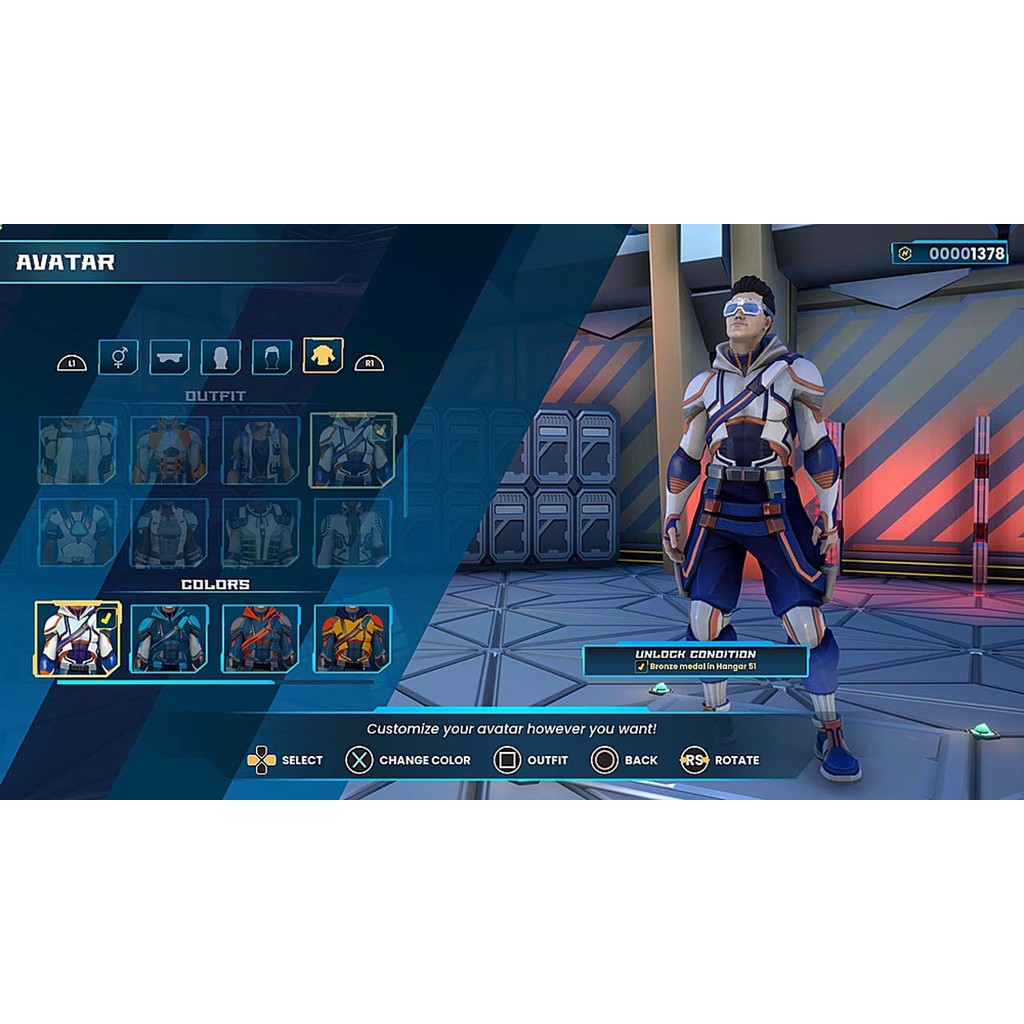Choose the yellow and orange color variant
1024x1024 pixels.
point(353,638)
